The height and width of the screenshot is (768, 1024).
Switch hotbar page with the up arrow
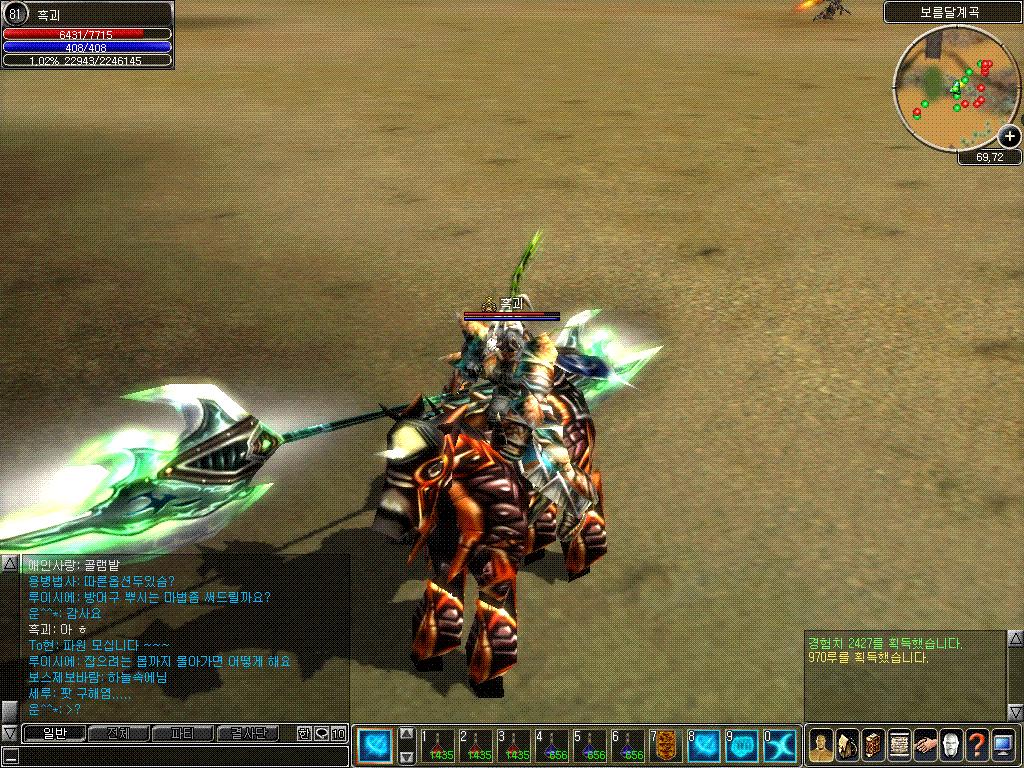(x=407, y=733)
